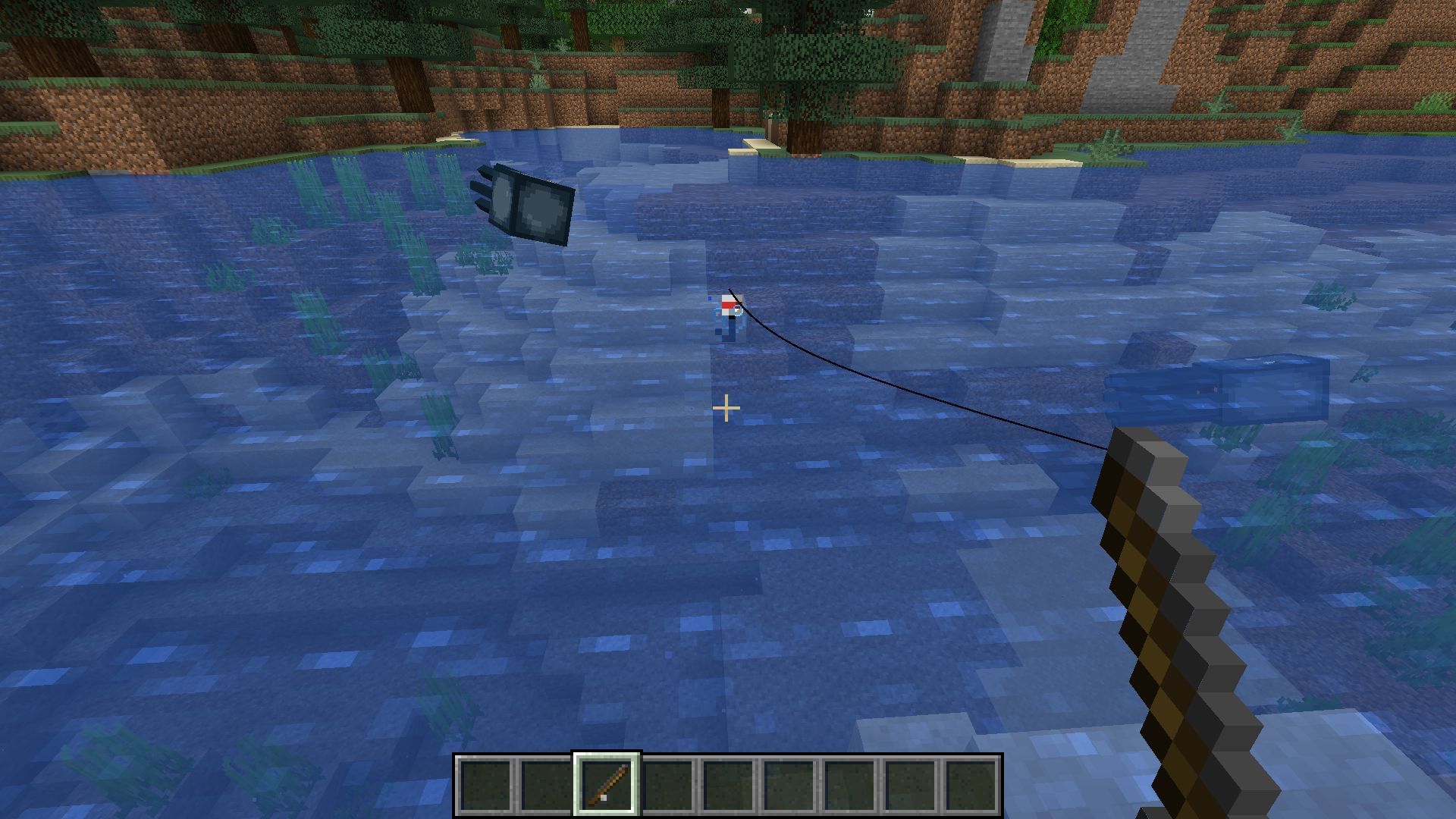Screen dimensions: 1456x819
Task: Click the crosshair in the screen center
Action: coord(726,408)
